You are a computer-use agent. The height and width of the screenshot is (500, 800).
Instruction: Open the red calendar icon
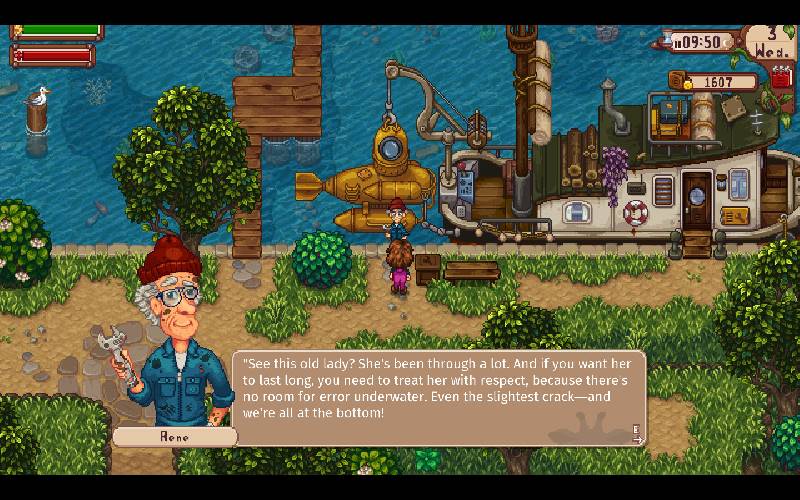(782, 78)
